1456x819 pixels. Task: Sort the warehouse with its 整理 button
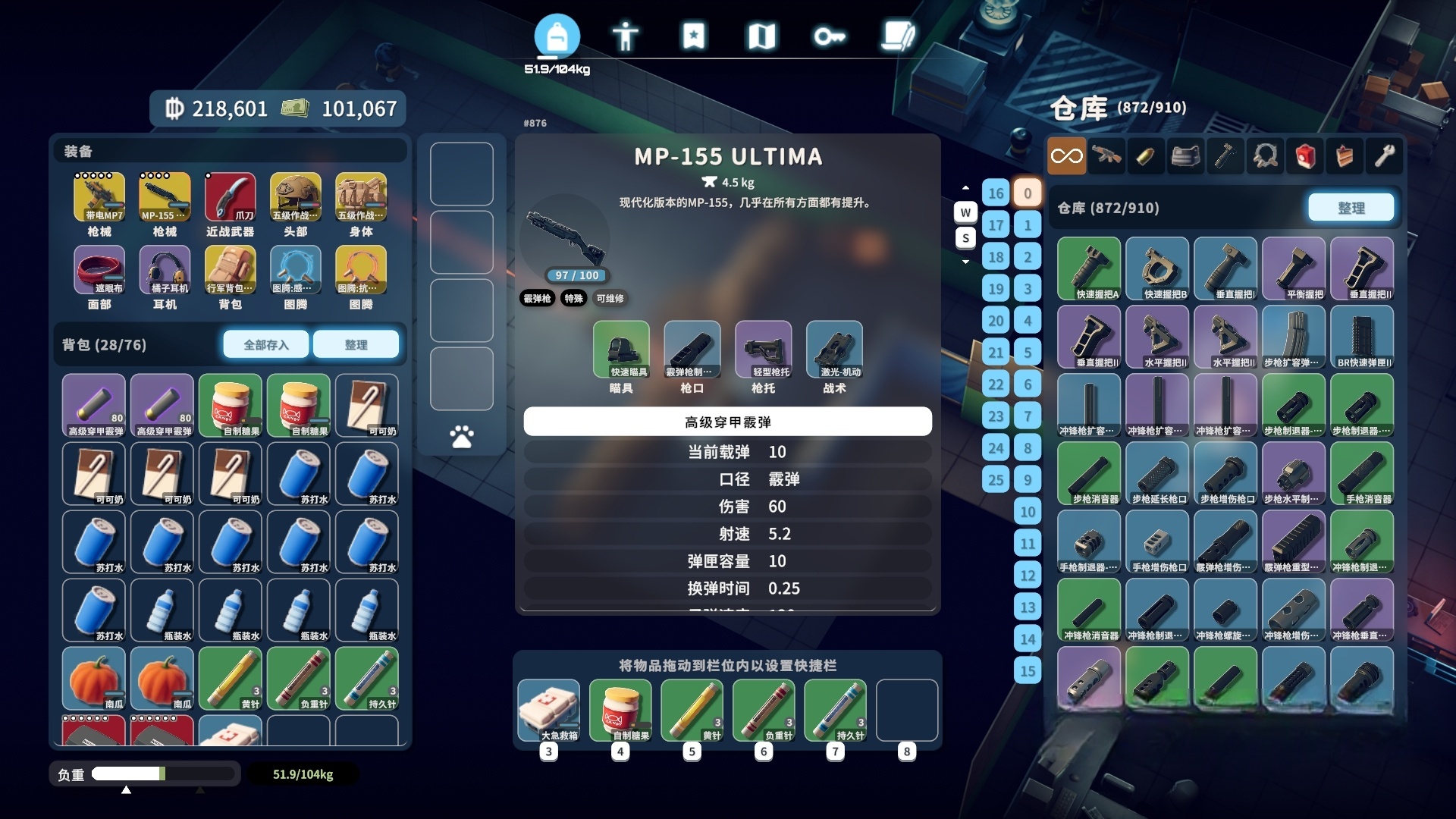pos(1351,207)
